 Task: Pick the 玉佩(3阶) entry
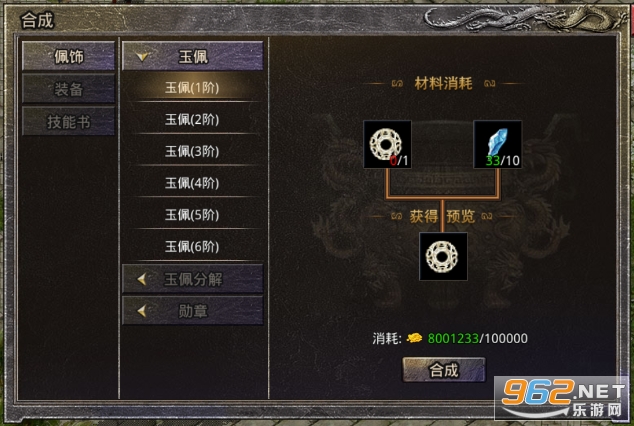click(x=192, y=152)
